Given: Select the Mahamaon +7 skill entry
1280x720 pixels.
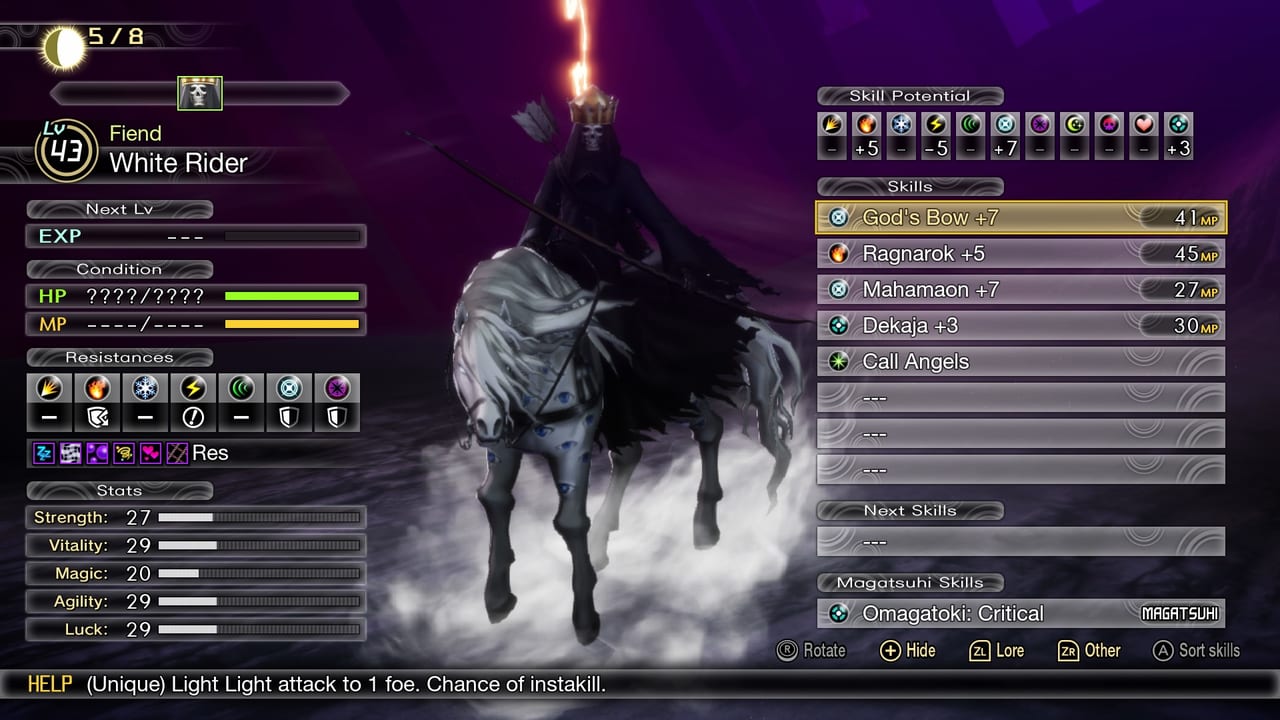Looking at the screenshot, I should 1020,289.
